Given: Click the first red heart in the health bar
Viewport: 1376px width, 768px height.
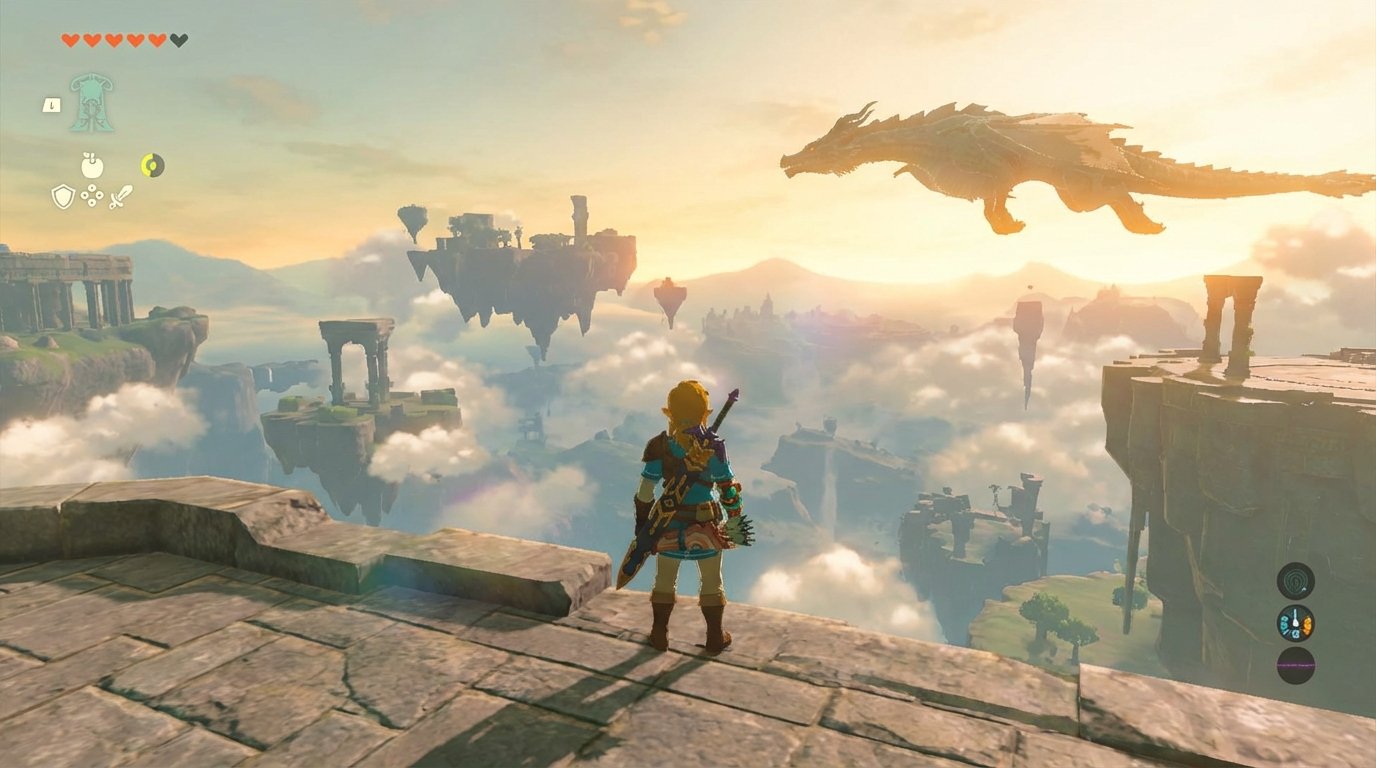Looking at the screenshot, I should point(70,40).
